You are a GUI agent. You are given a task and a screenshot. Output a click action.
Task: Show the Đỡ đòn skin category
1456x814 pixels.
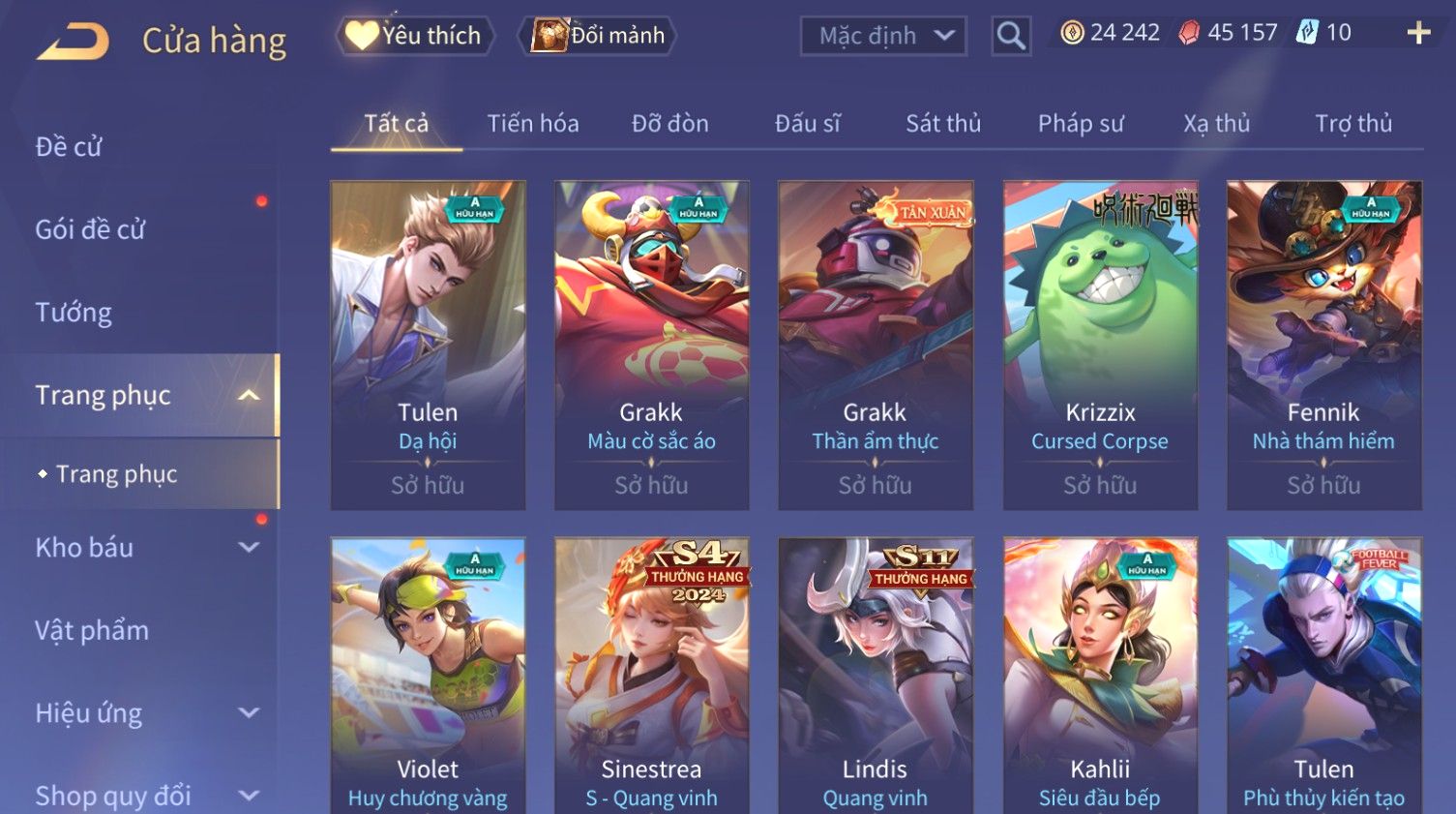(x=670, y=124)
